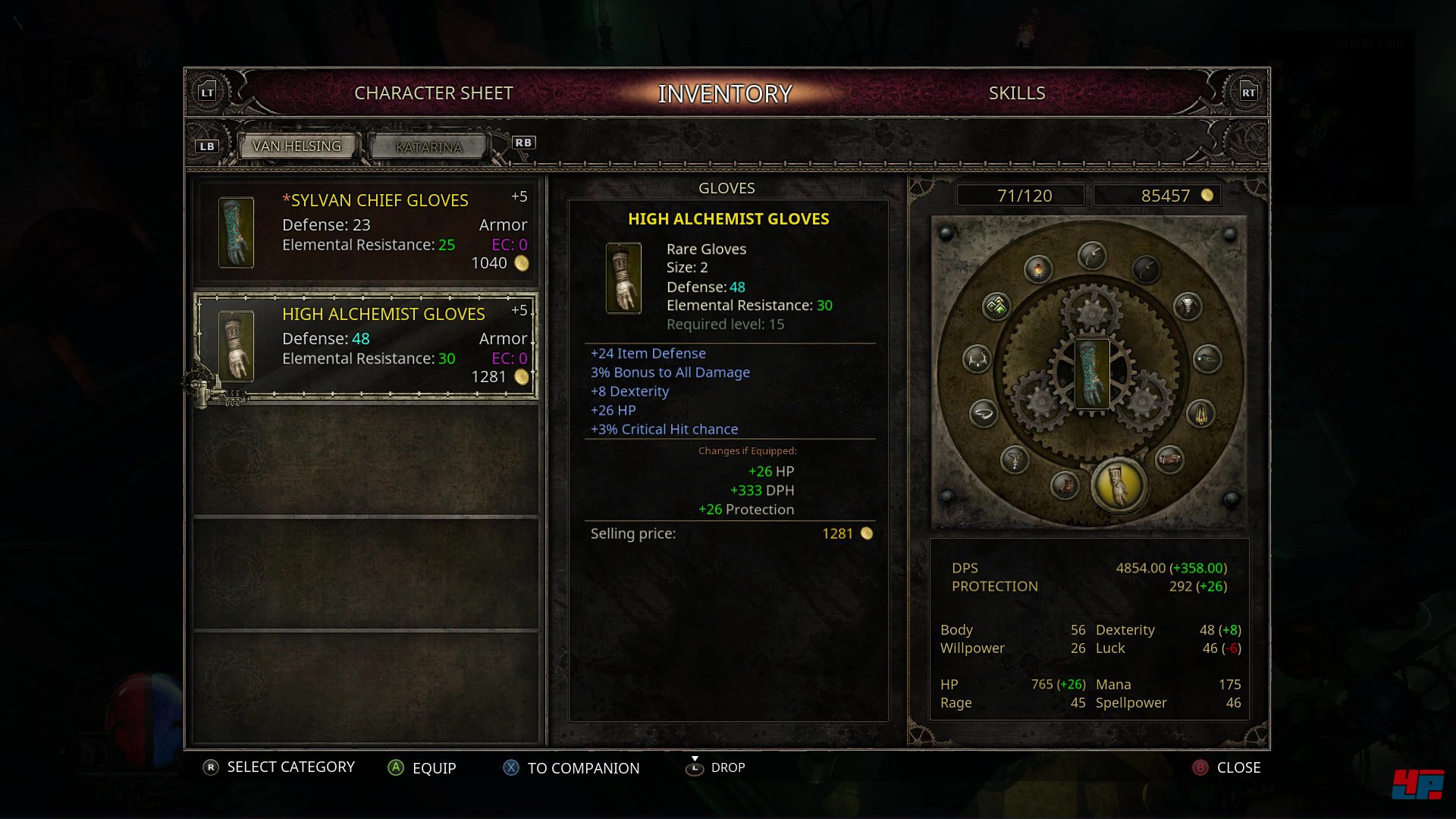The image size is (1456, 819).
Task: Select the amulet category icon
Action: (1014, 458)
